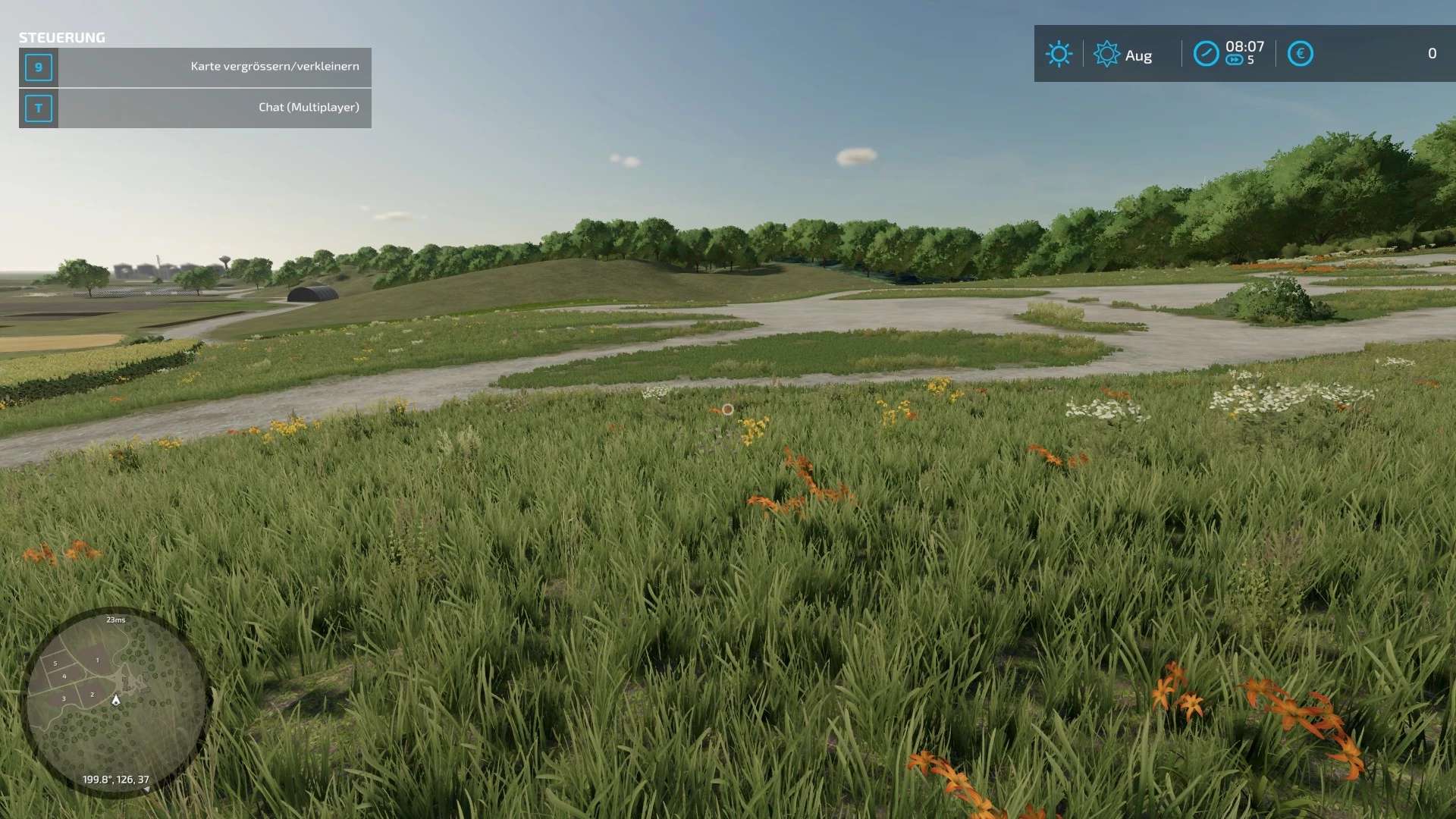Open the circular minimap

pyautogui.click(x=115, y=701)
